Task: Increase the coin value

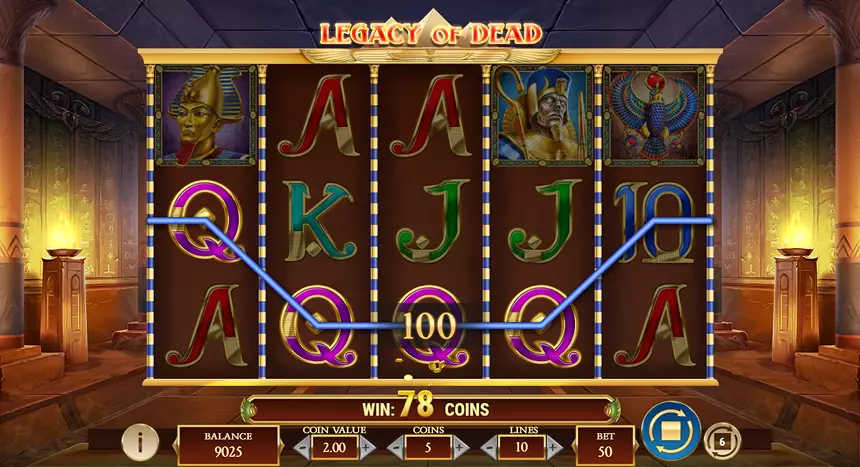Action: coord(366,446)
